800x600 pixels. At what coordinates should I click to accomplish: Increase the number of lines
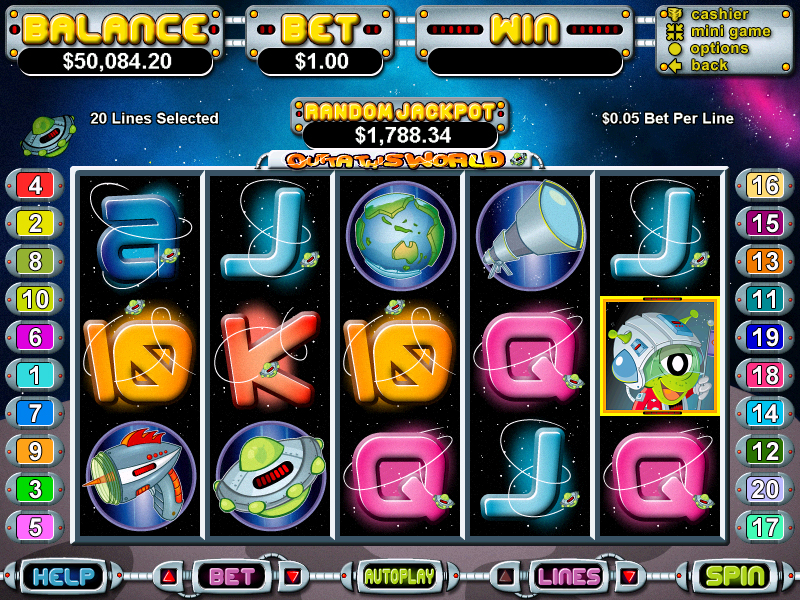[x=506, y=576]
